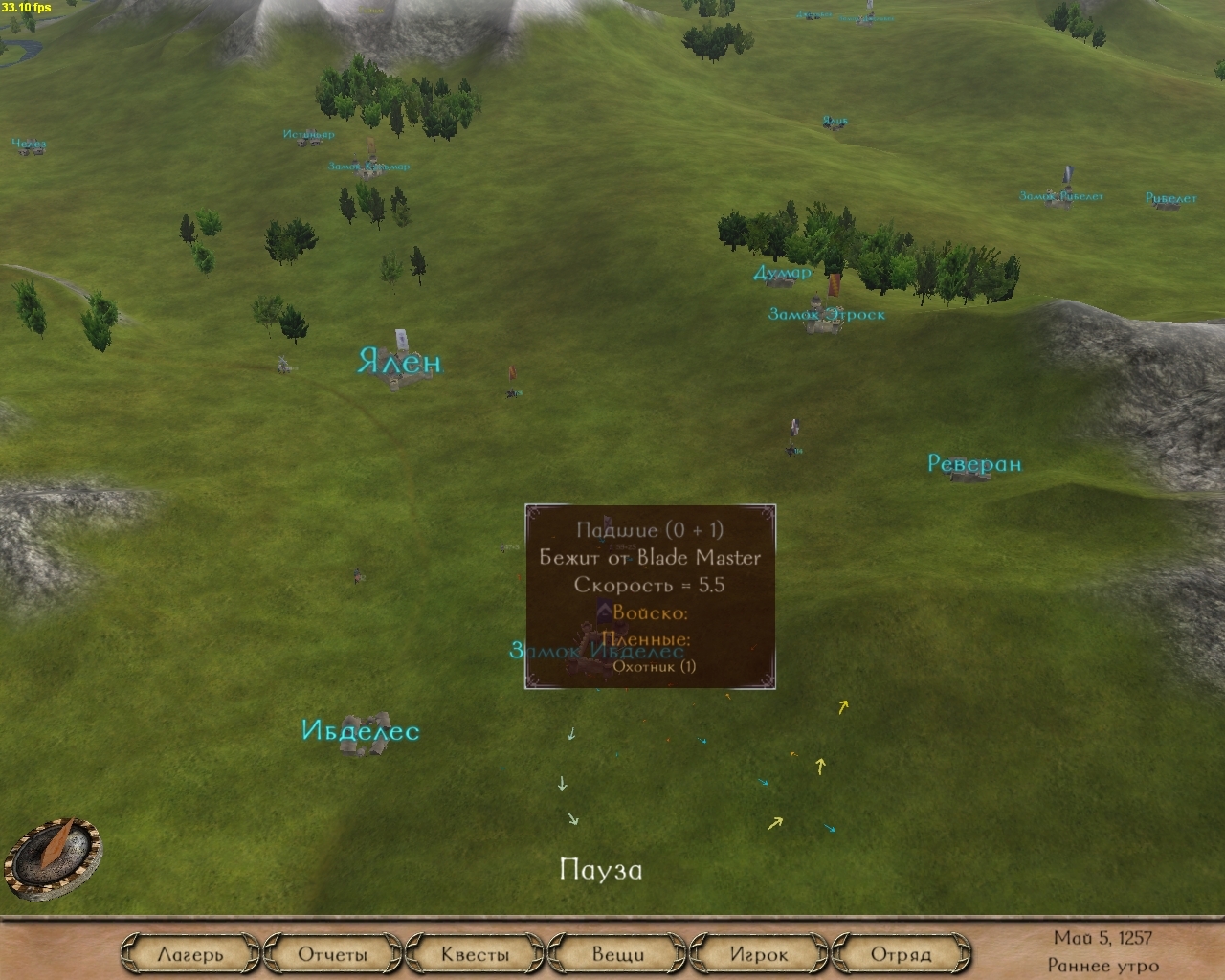Show the Квесты (Quests) log
Image resolution: width=1225 pixels, height=980 pixels.
pyautogui.click(x=475, y=954)
